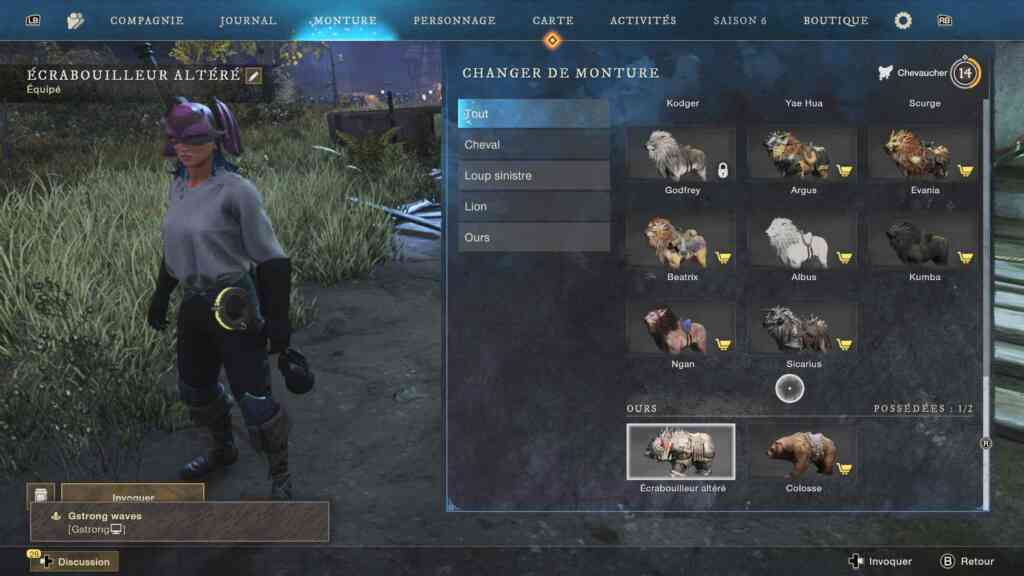Choose the black Kumba lion mount
Image resolution: width=1024 pixels, height=576 pixels.
[x=924, y=241]
